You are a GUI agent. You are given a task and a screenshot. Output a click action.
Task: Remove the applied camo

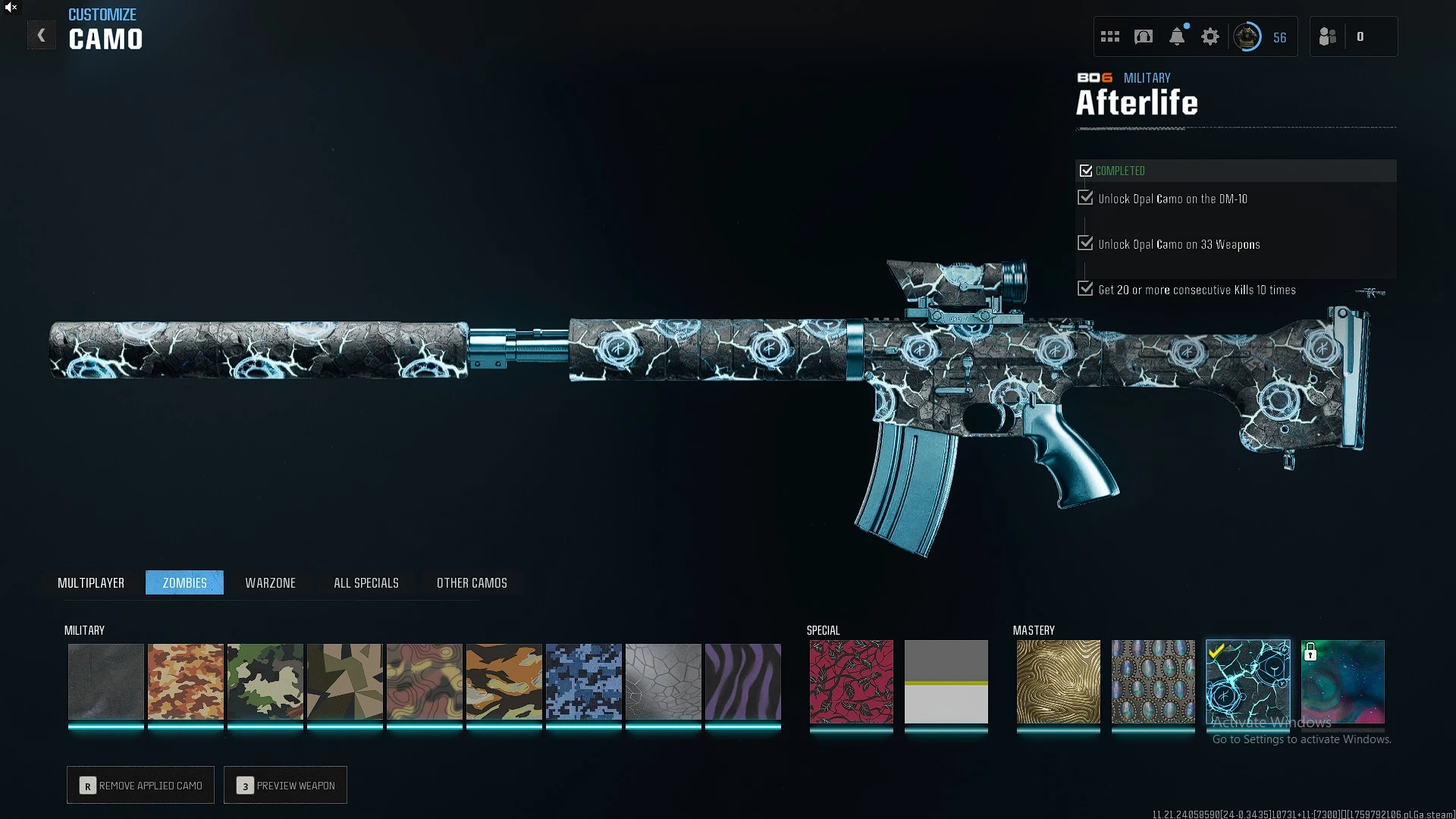point(141,785)
